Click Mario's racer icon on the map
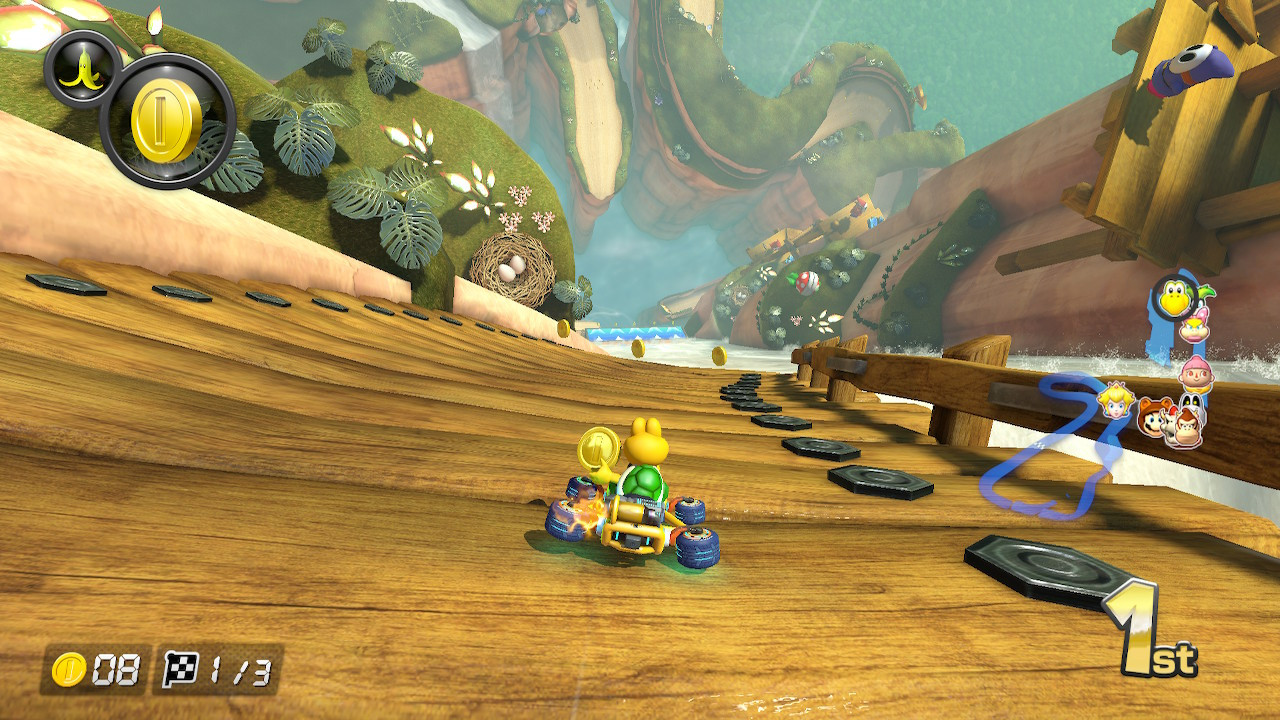Screen dimensions: 1280x720 click(x=1152, y=420)
